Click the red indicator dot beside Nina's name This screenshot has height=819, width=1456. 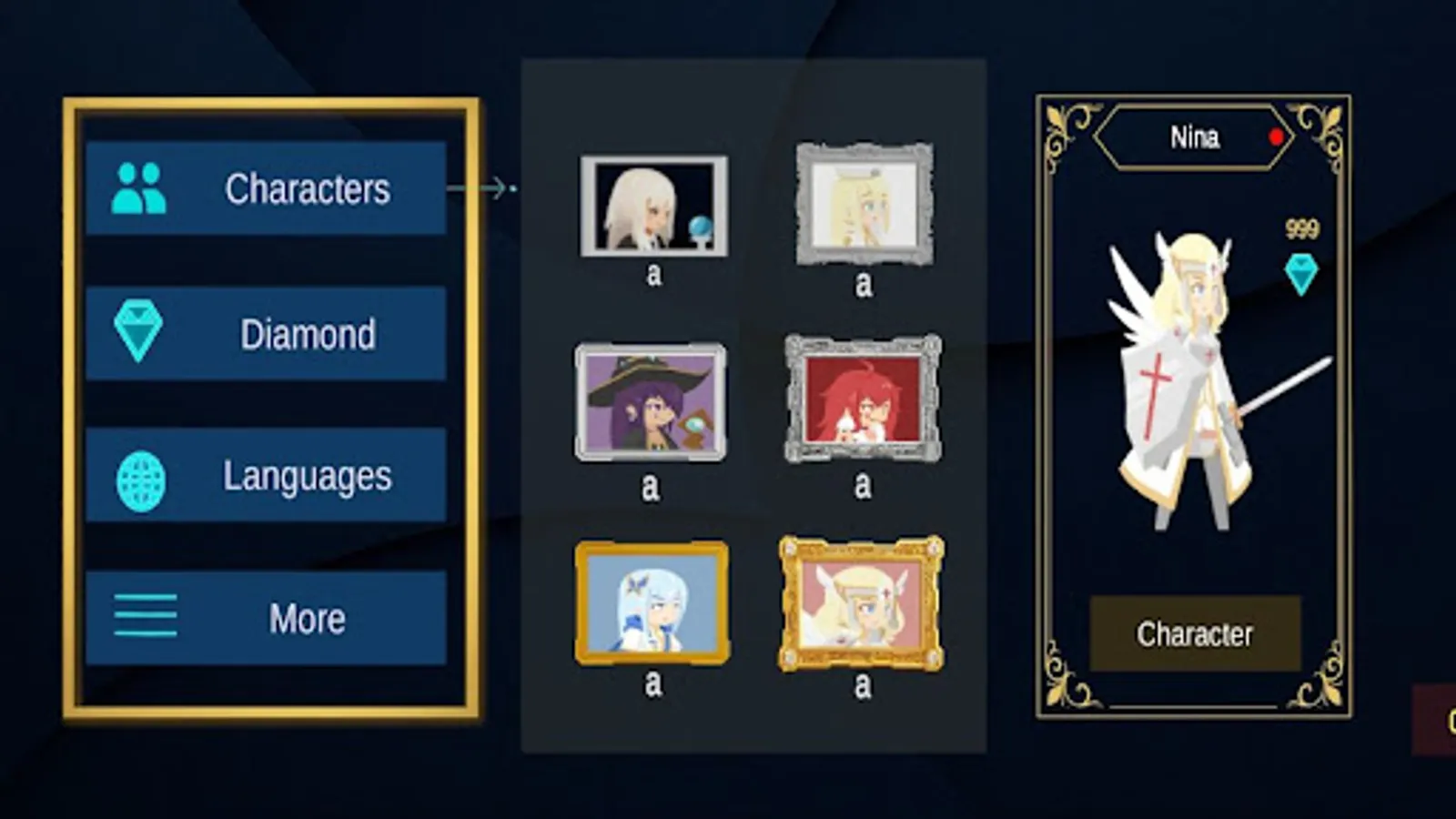[x=1278, y=136]
